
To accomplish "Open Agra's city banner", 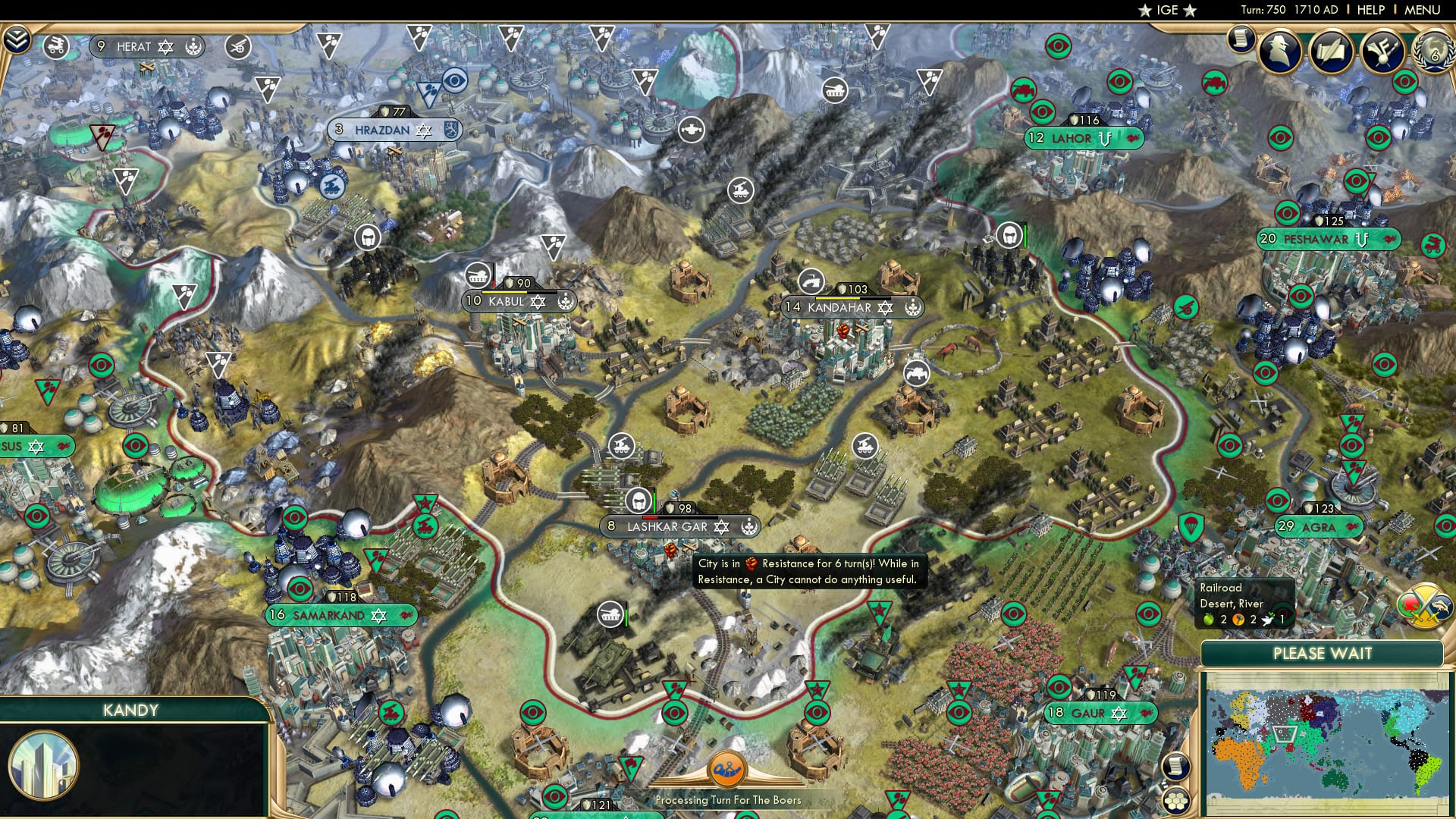I will click(1319, 528).
